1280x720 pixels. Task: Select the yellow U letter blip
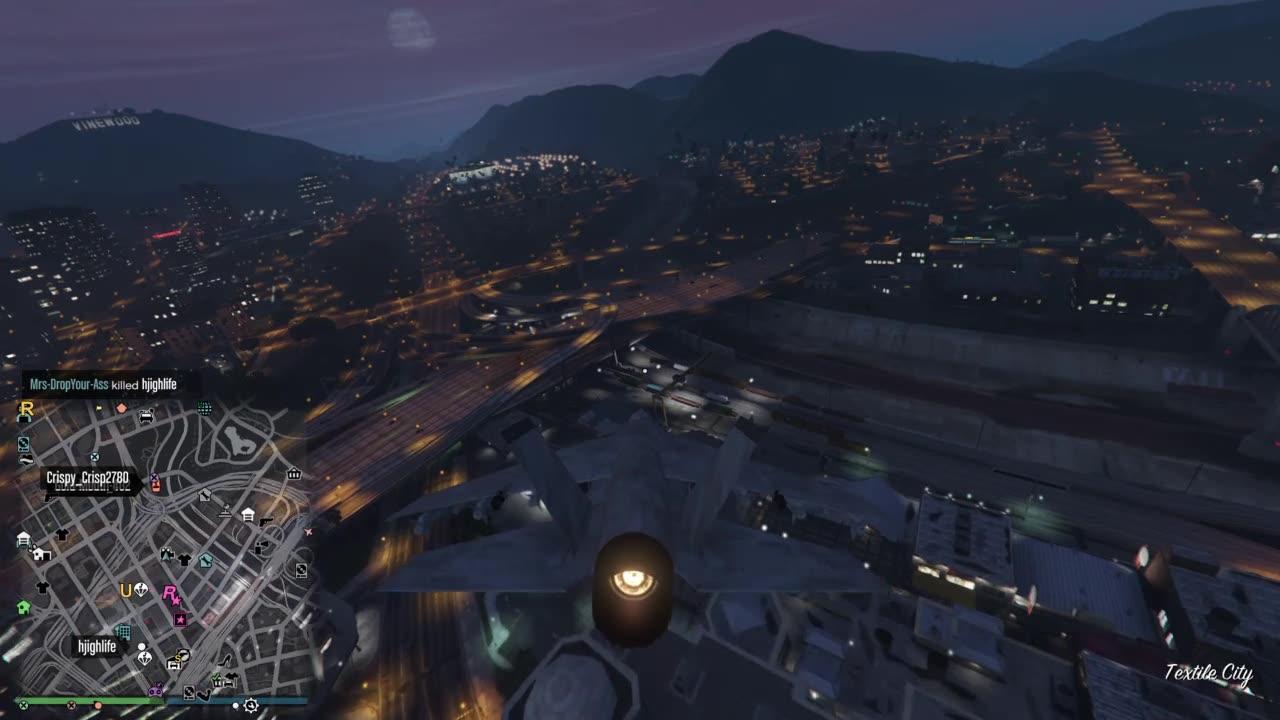(x=125, y=588)
